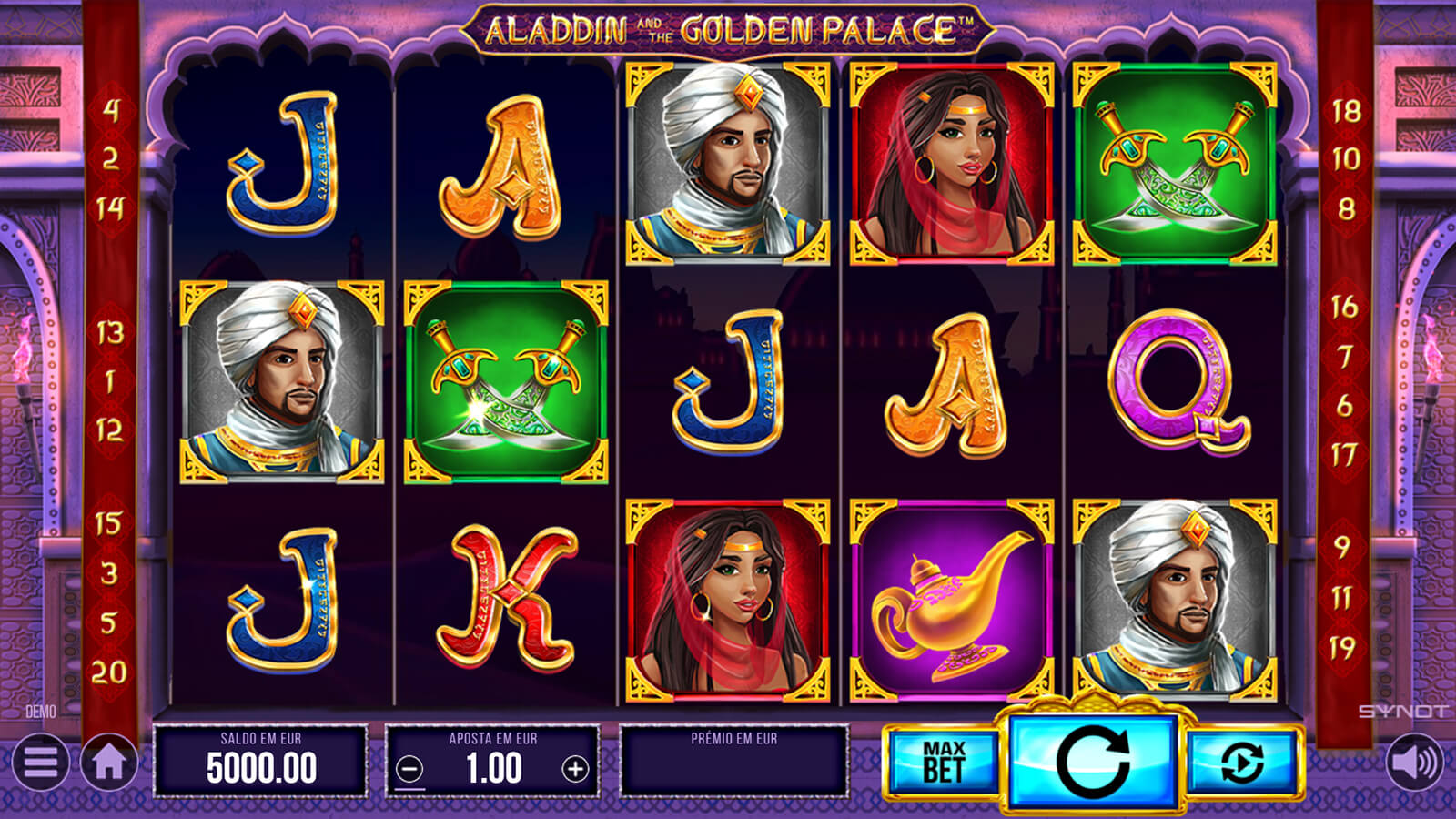Select payline number 16
This screenshot has width=1456, height=819.
[x=1345, y=307]
